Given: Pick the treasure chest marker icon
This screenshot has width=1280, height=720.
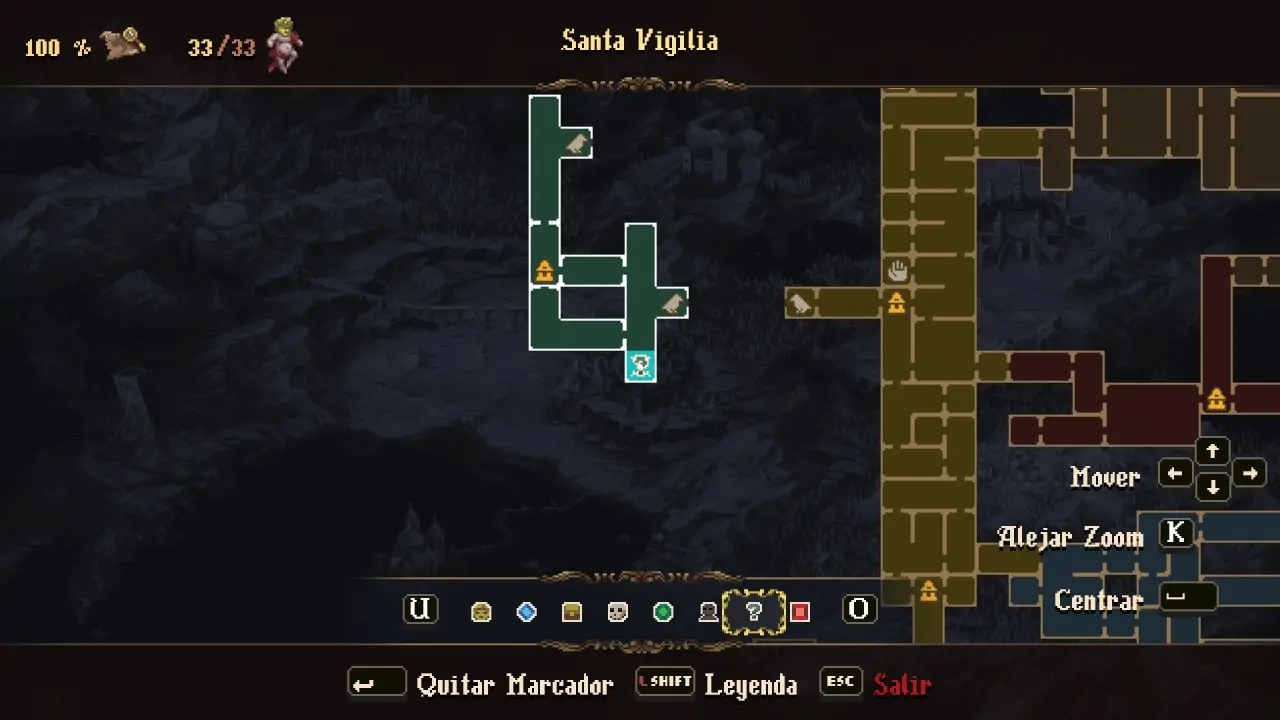Looking at the screenshot, I should pyautogui.click(x=572, y=612).
